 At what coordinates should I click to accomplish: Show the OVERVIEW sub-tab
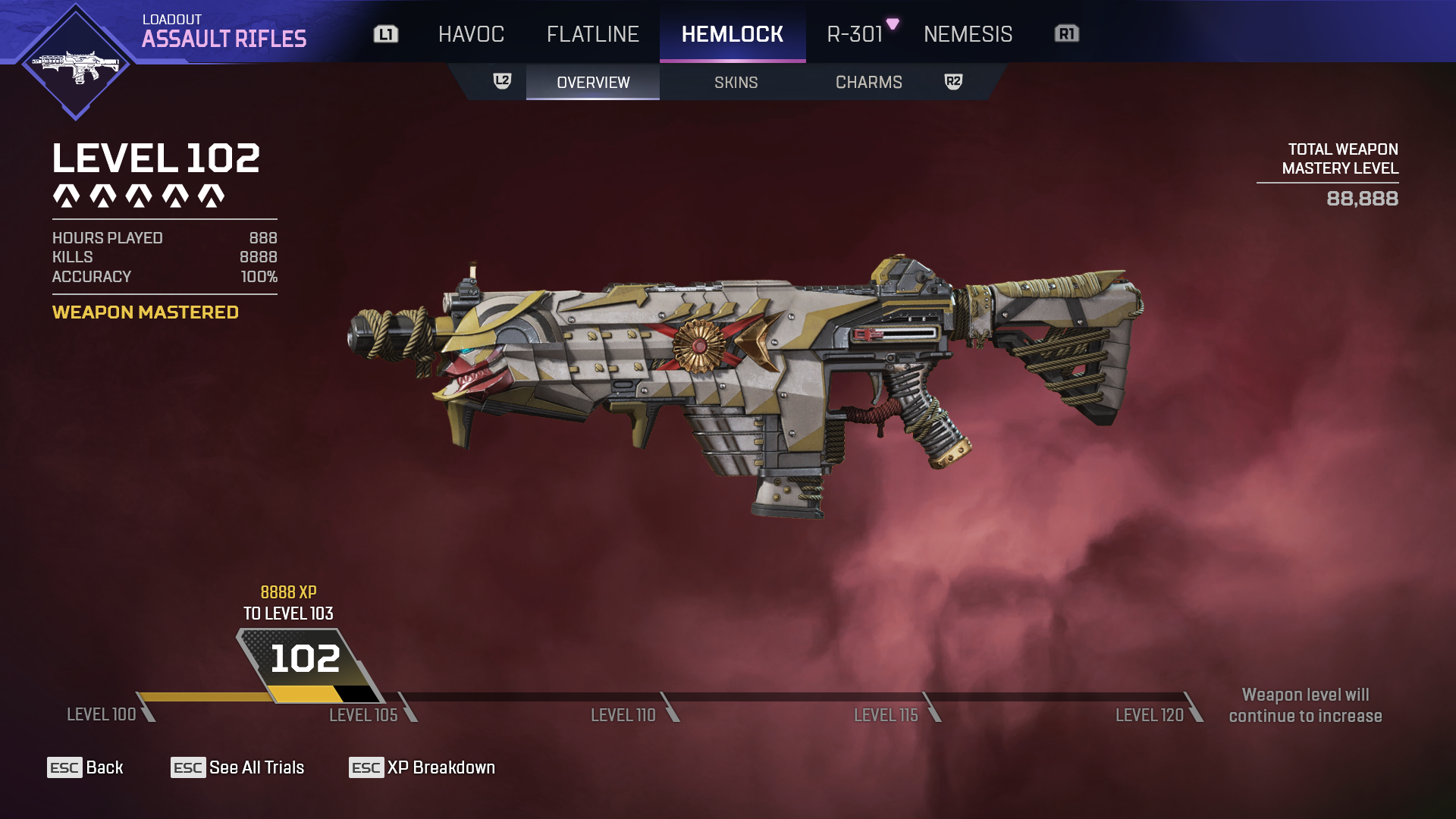(x=593, y=82)
